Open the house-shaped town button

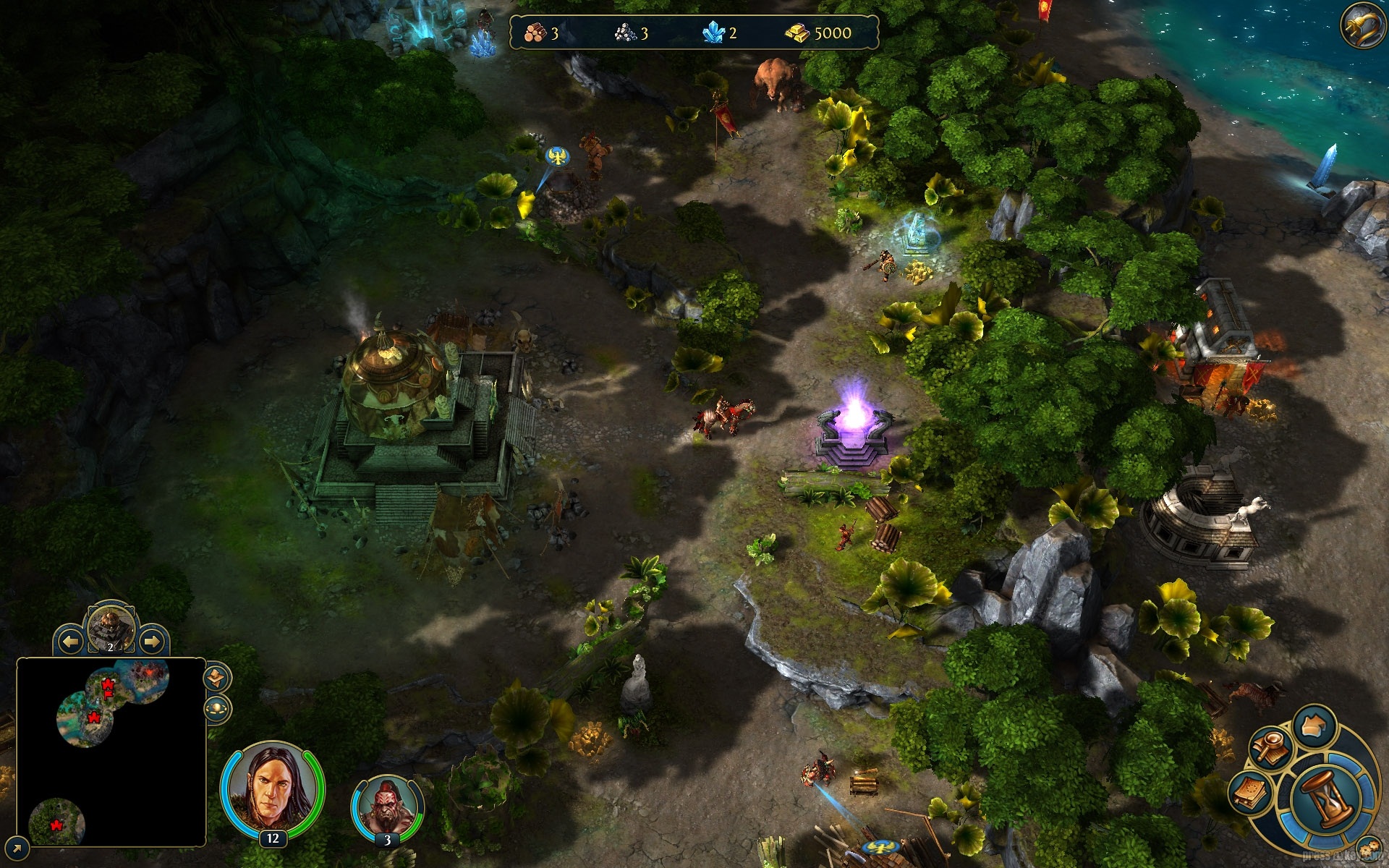(x=1314, y=726)
